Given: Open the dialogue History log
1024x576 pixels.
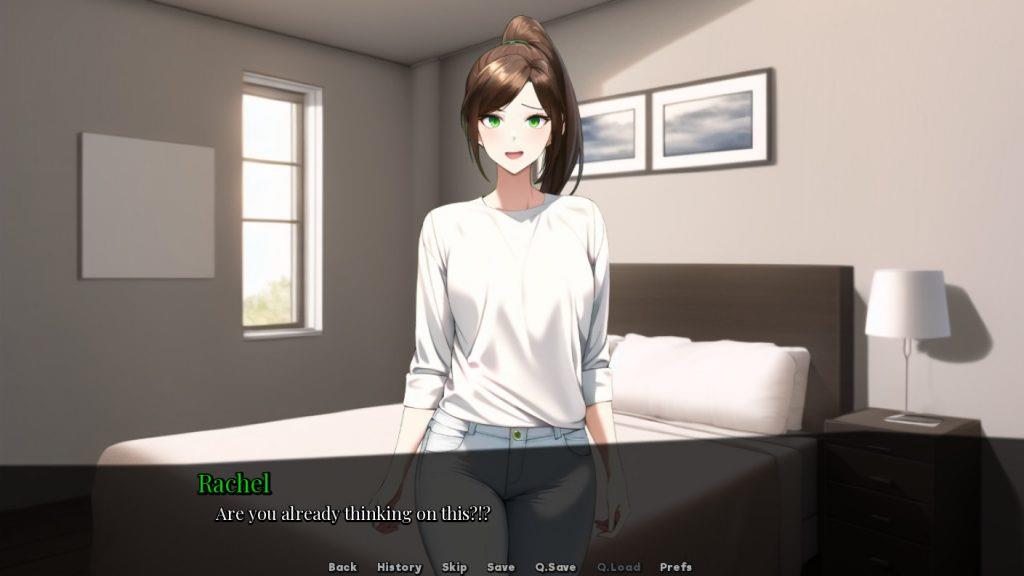Looking at the screenshot, I should point(399,567).
